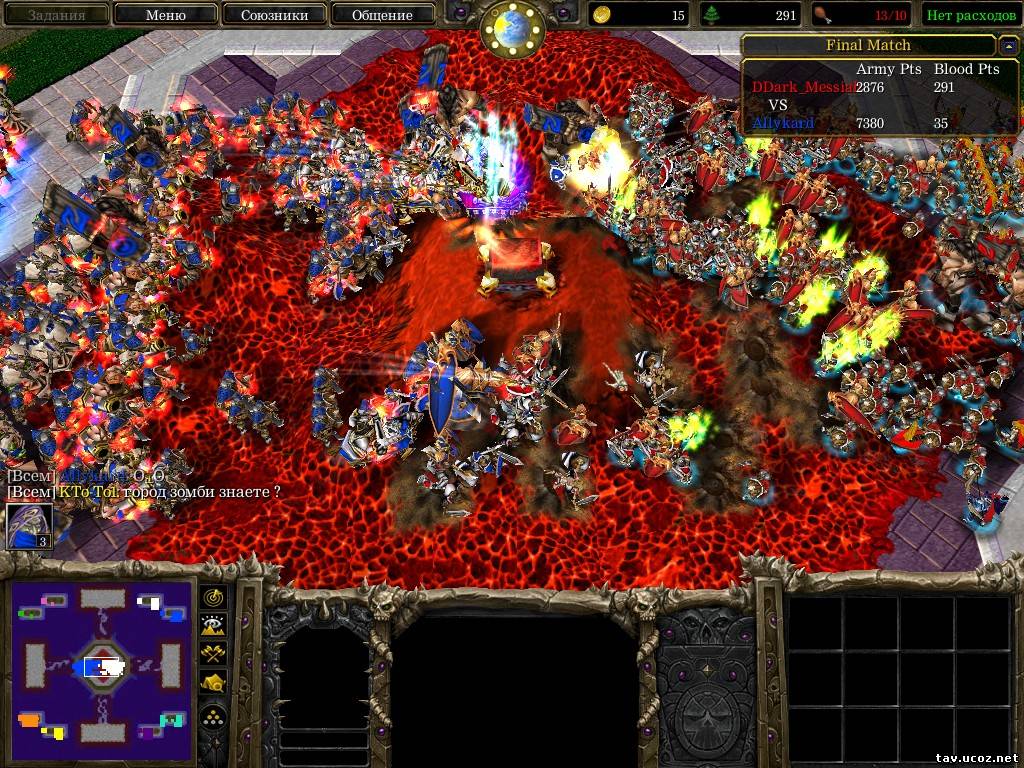Toggle ally color mode crossed axes icon
Viewport: 1024px width, 768px height.
pyautogui.click(x=213, y=653)
